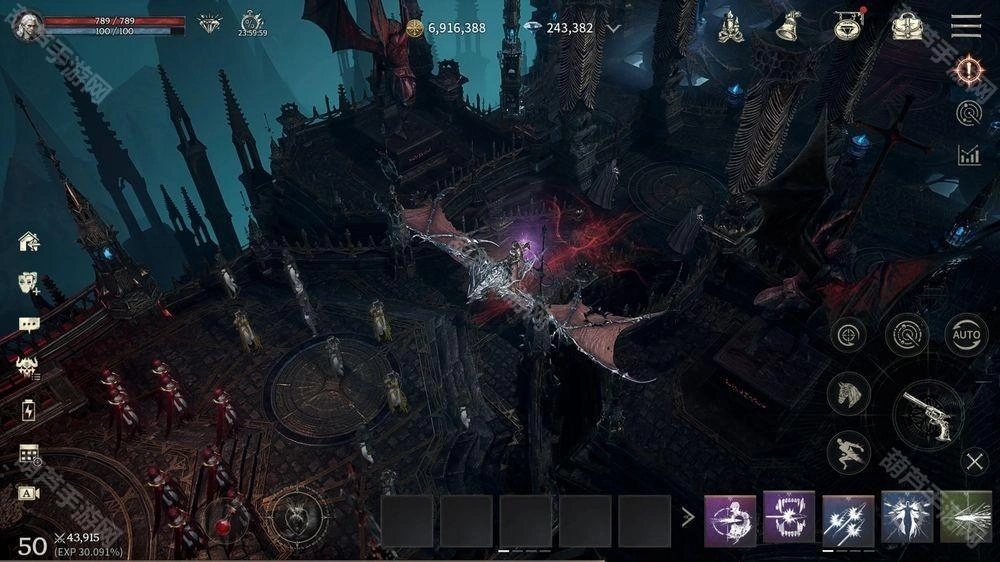Open the statistics bar chart icon

[x=968, y=154]
